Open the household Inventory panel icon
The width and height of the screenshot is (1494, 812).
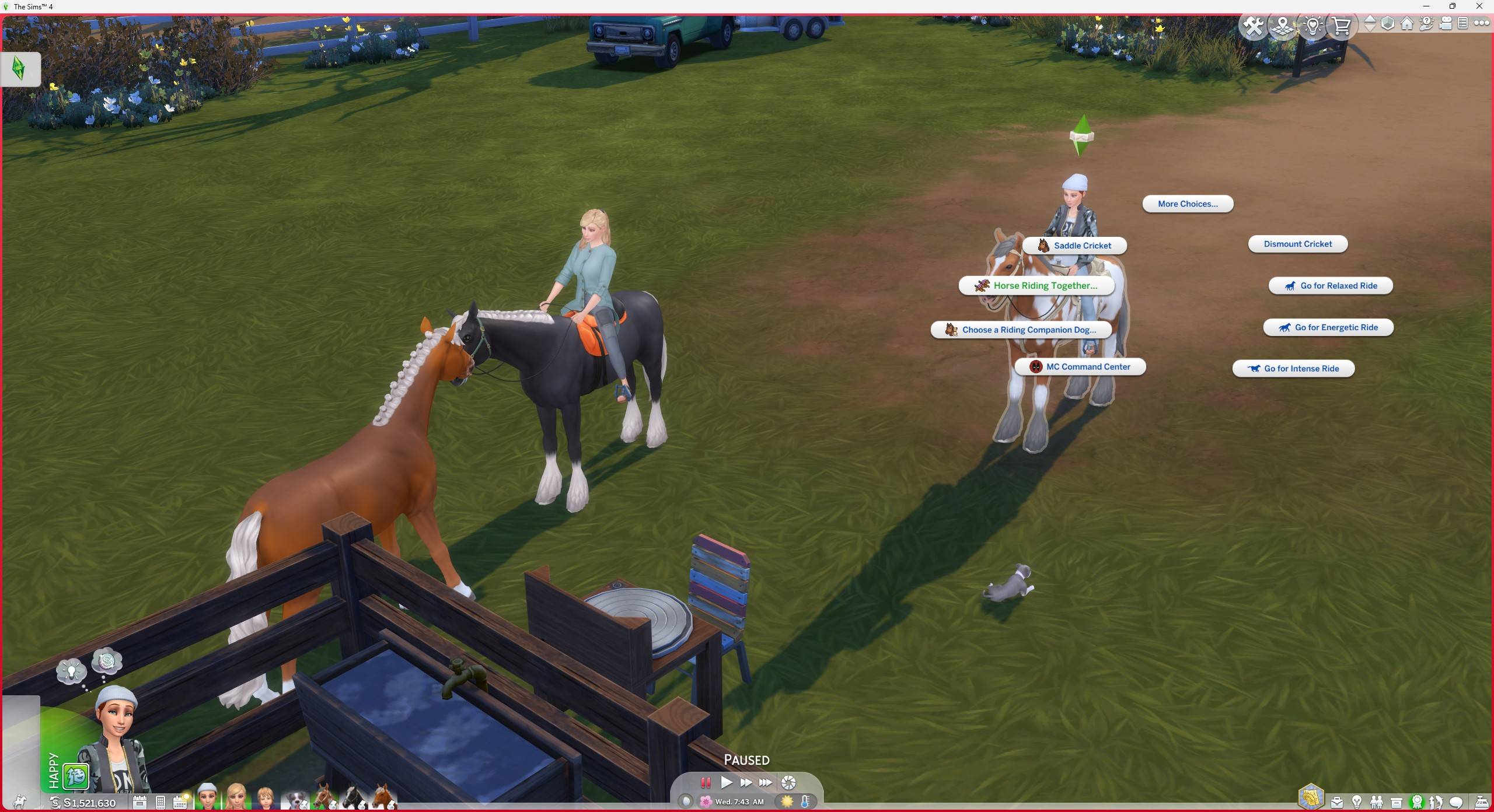pos(1396,802)
